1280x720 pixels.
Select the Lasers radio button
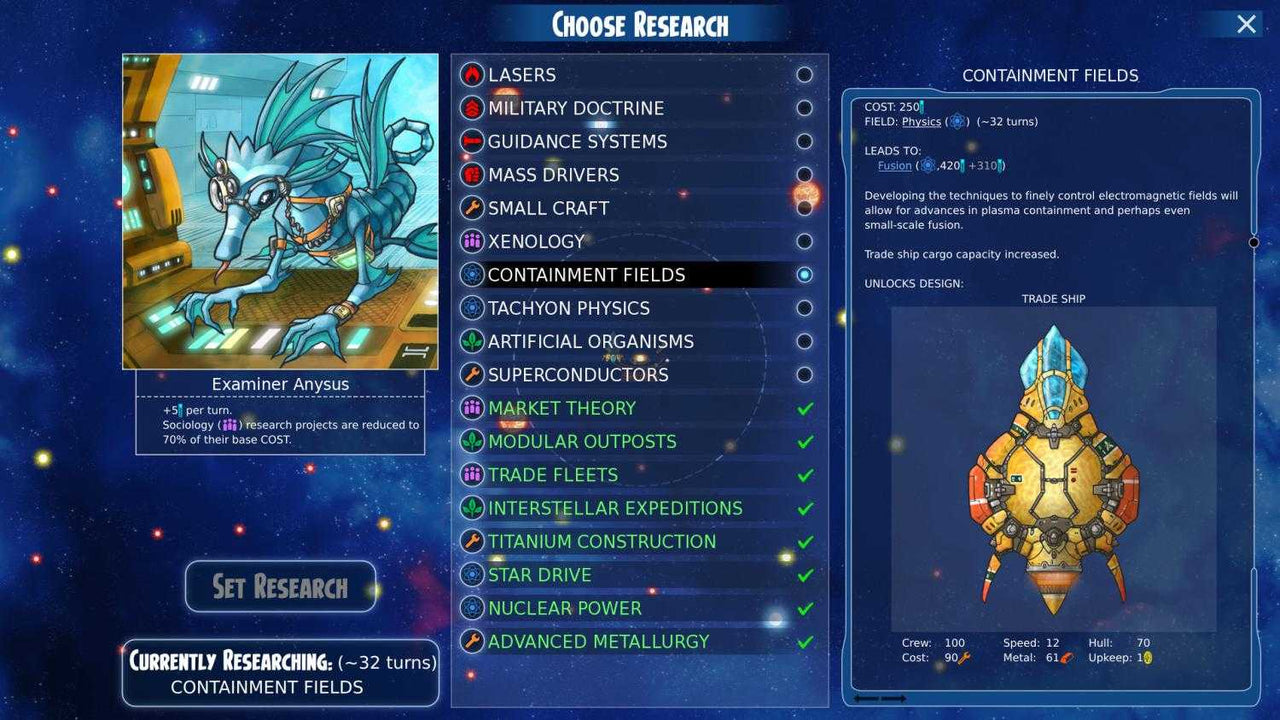[805, 74]
